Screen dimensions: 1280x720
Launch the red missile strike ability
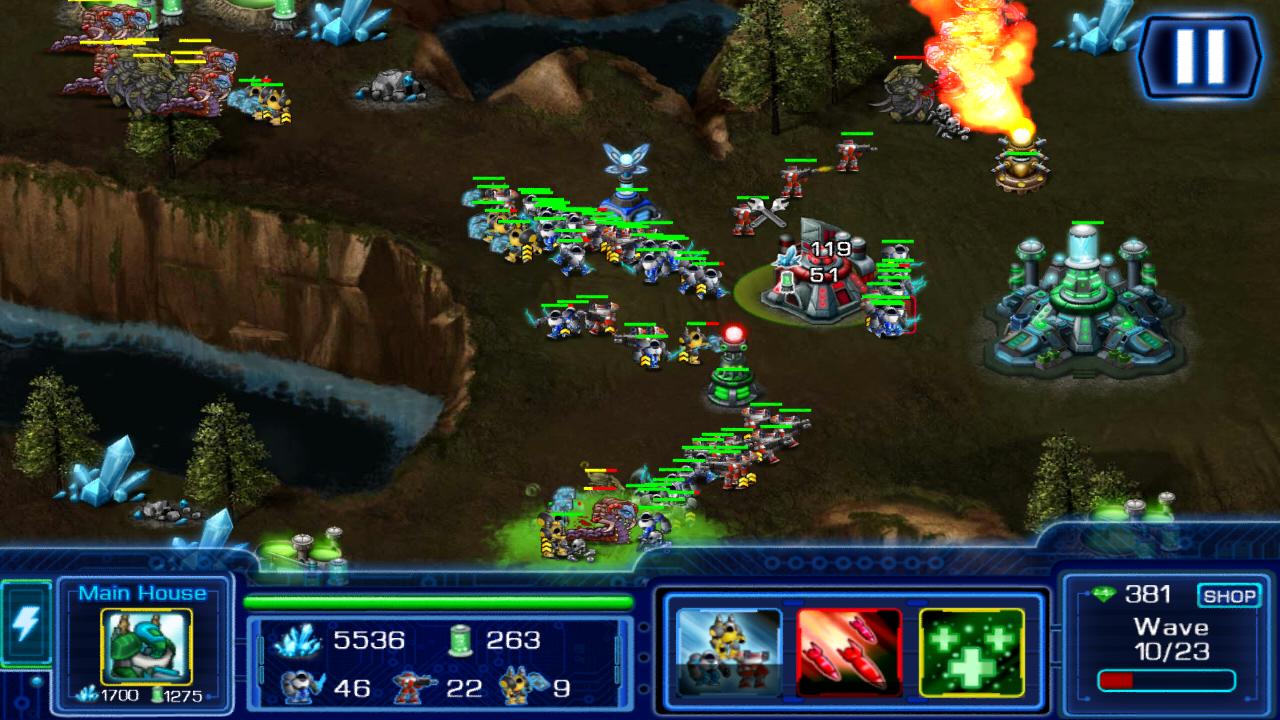point(849,652)
